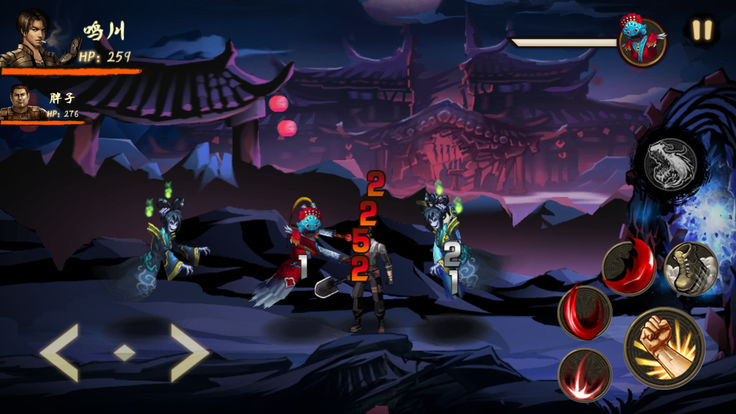Activate the boot kick skill
The height and width of the screenshot is (414, 736).
690,267
